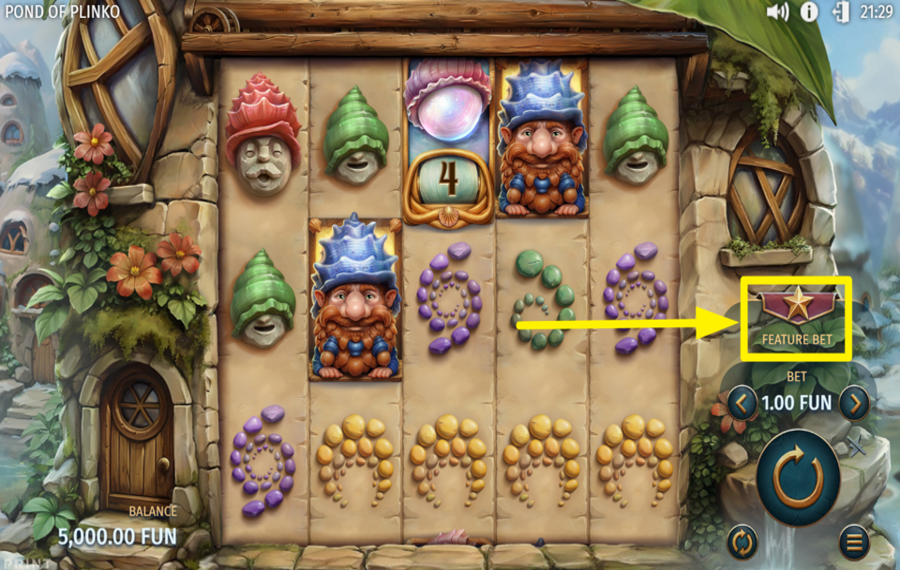This screenshot has width=900, height=570.
Task: Open the autoplay two-arrows button
Action: click(x=741, y=542)
